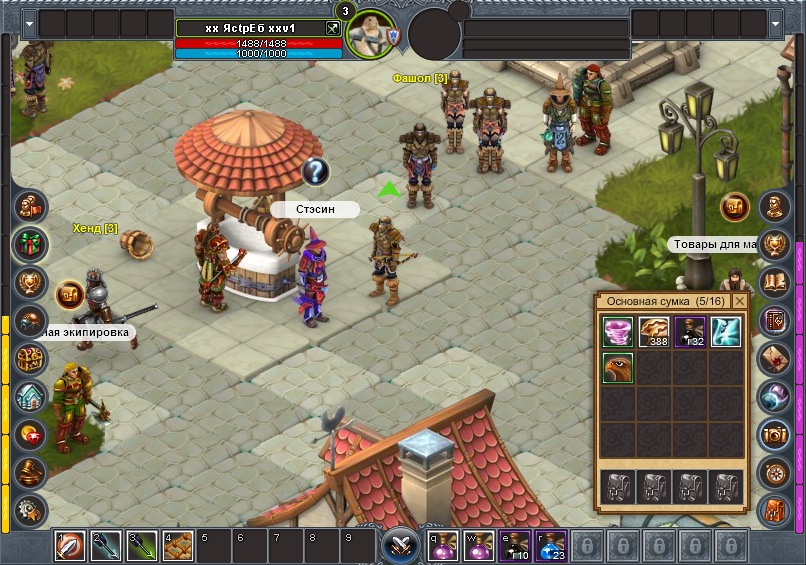This screenshot has width=806, height=565.
Task: Select the bomb item stack of 132
Action: [x=690, y=331]
